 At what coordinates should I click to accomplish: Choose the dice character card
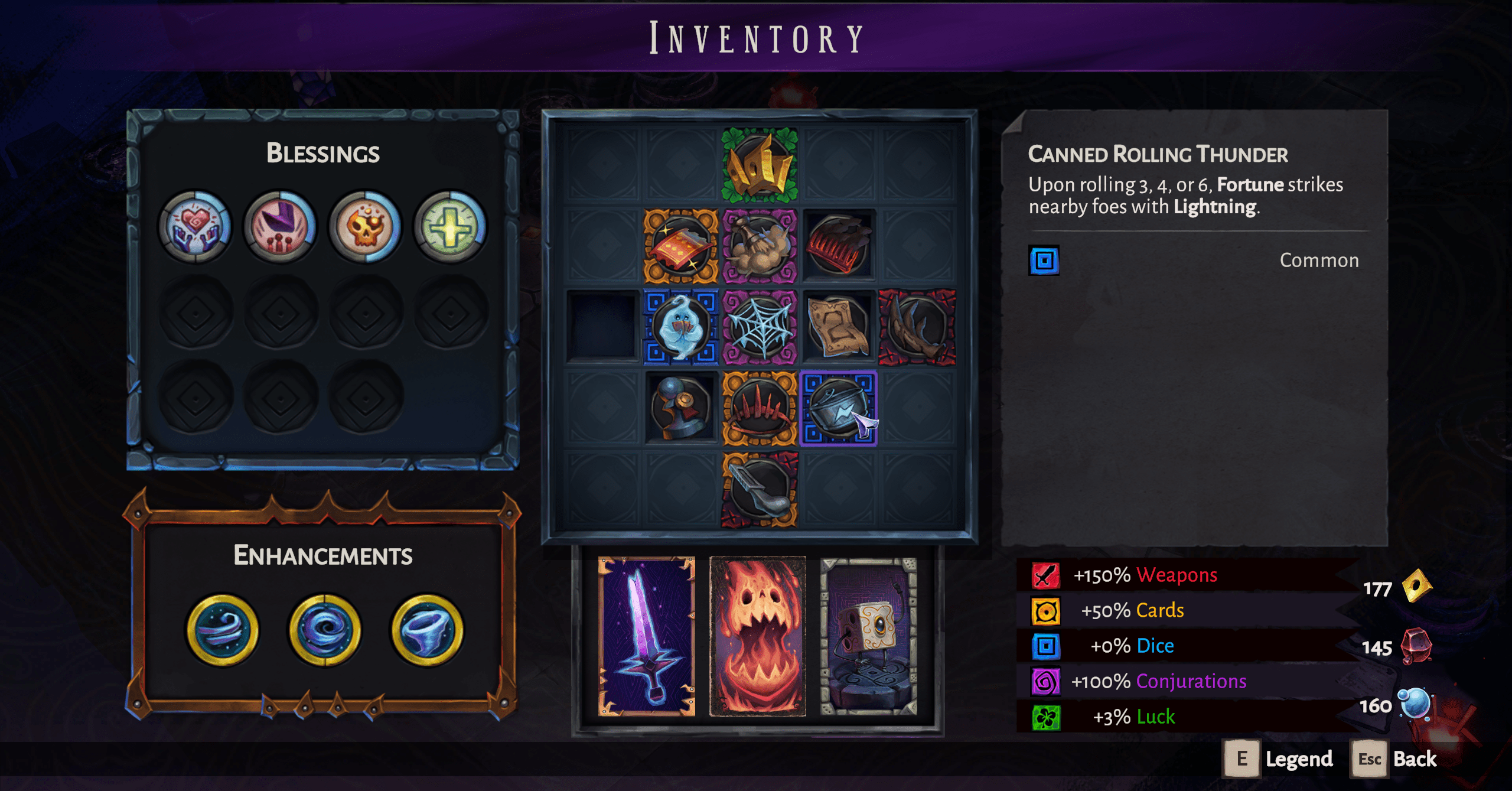pyautogui.click(x=869, y=636)
